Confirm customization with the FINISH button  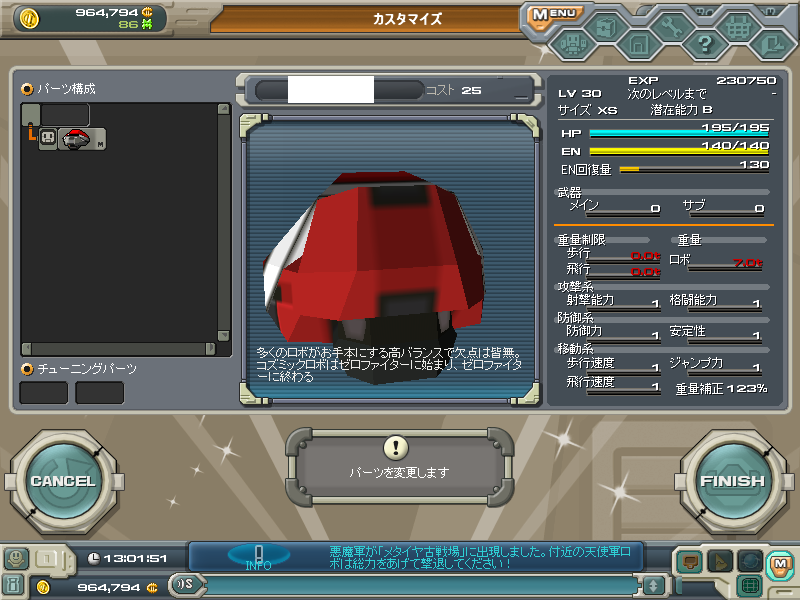pyautogui.click(x=732, y=481)
